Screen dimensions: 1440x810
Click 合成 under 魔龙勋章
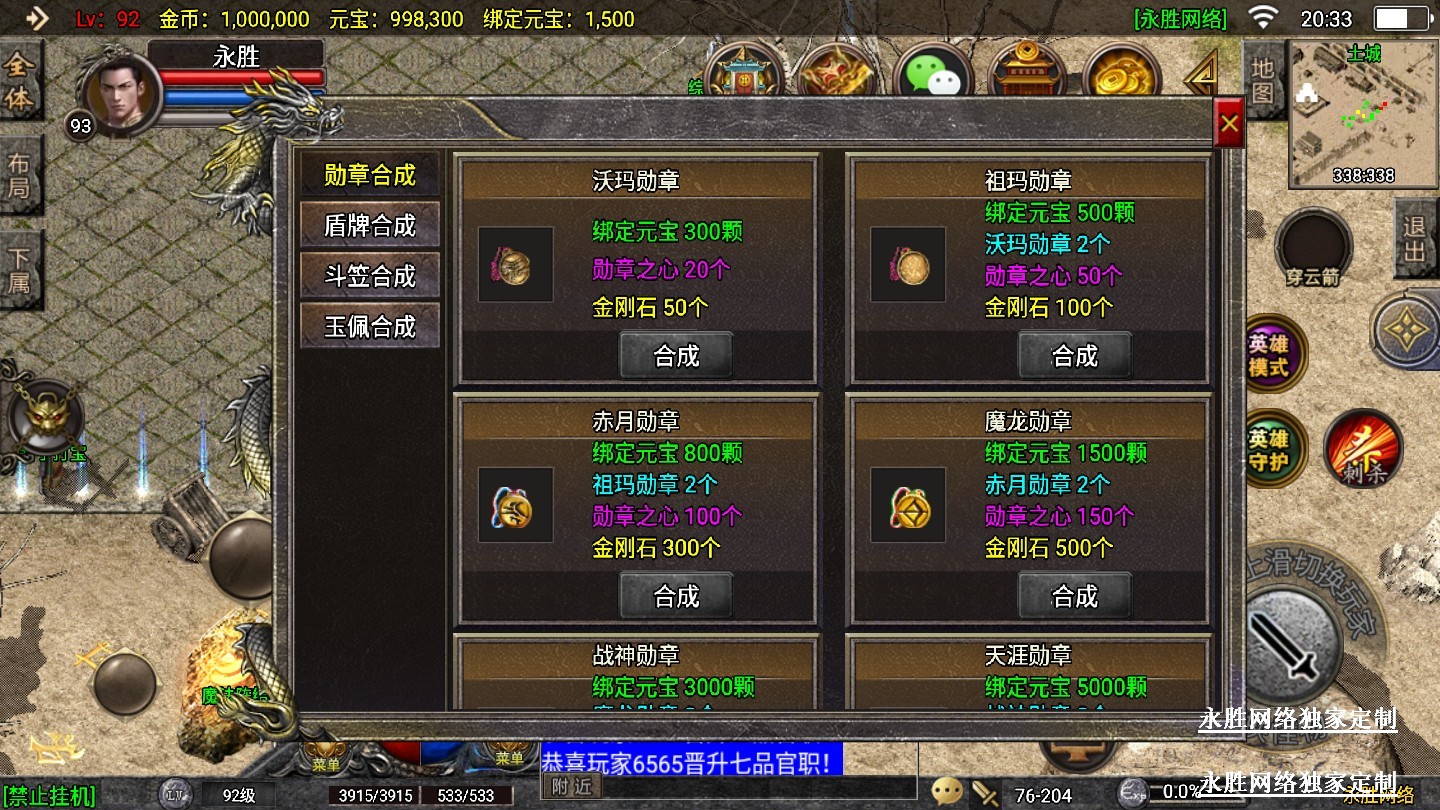[1074, 596]
